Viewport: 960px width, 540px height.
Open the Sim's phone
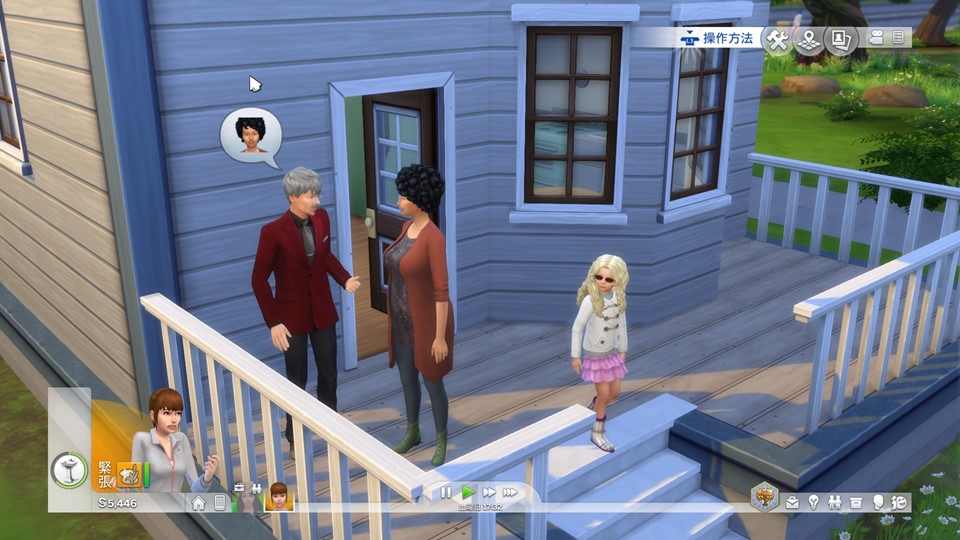point(220,502)
